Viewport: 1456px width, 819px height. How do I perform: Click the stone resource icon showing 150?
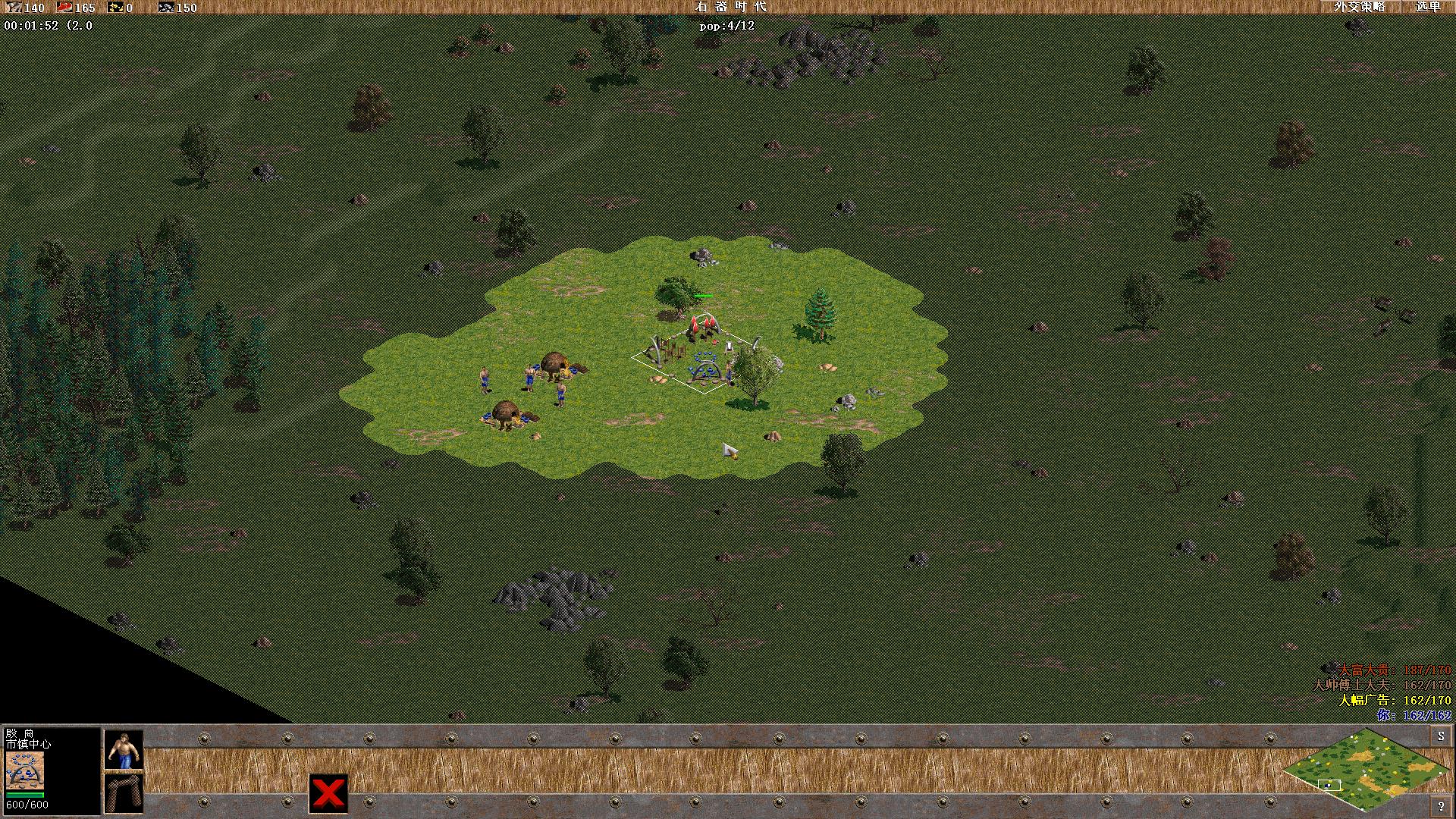point(166,8)
